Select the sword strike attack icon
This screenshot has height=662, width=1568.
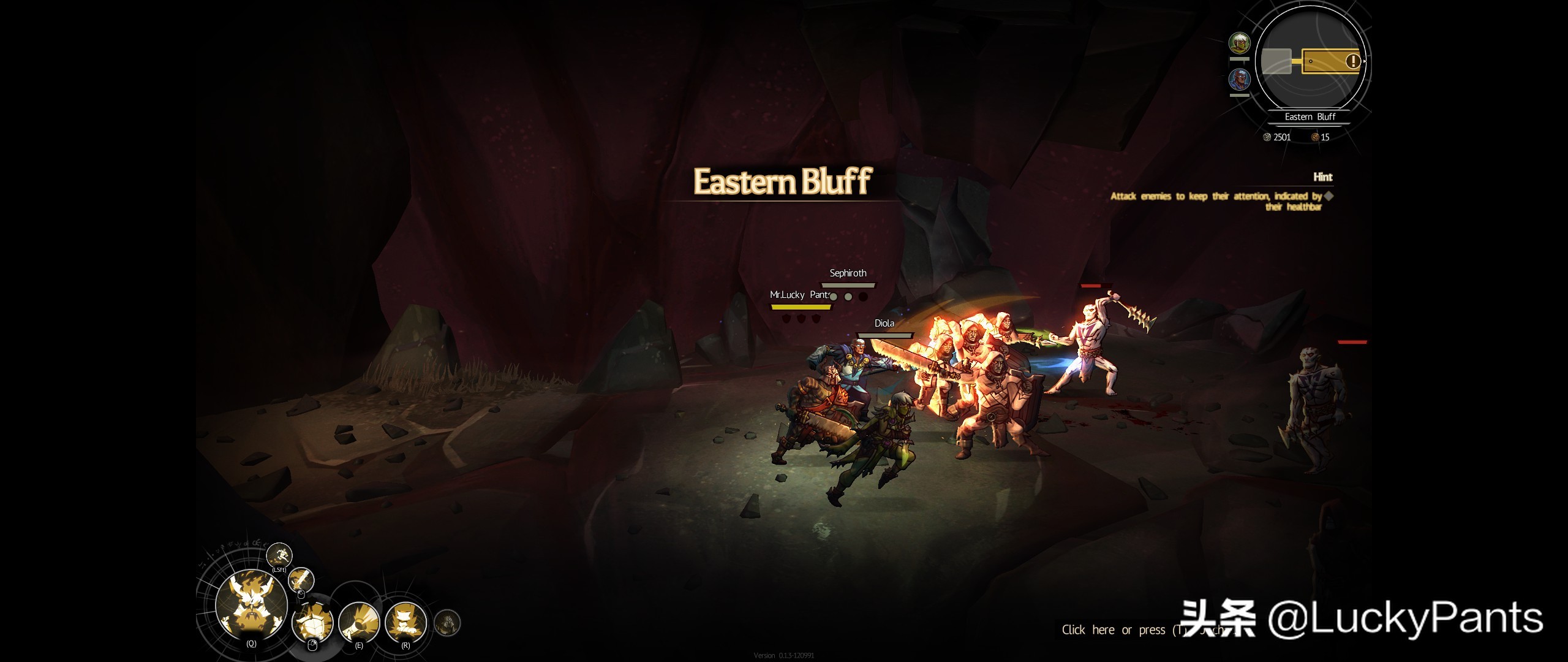[x=301, y=579]
